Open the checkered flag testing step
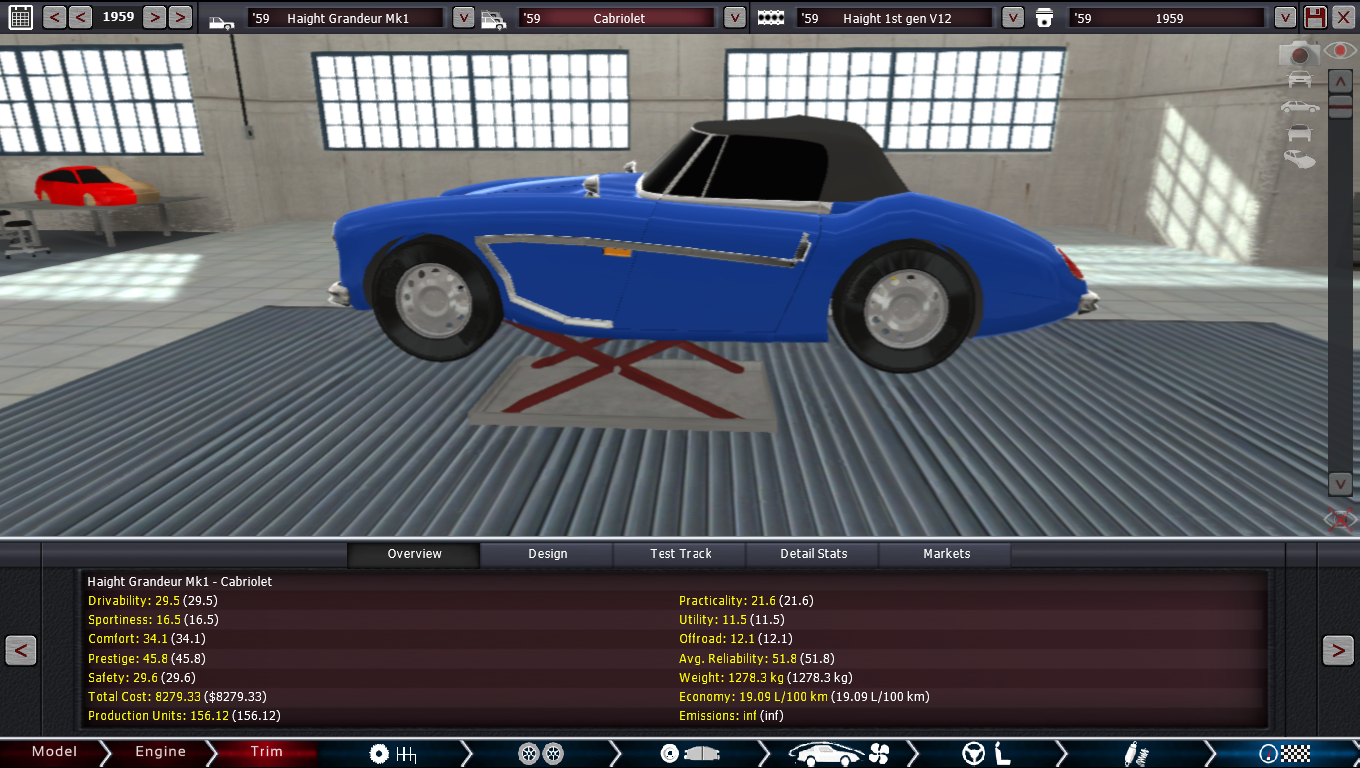The height and width of the screenshot is (768, 1360). click(x=1284, y=753)
